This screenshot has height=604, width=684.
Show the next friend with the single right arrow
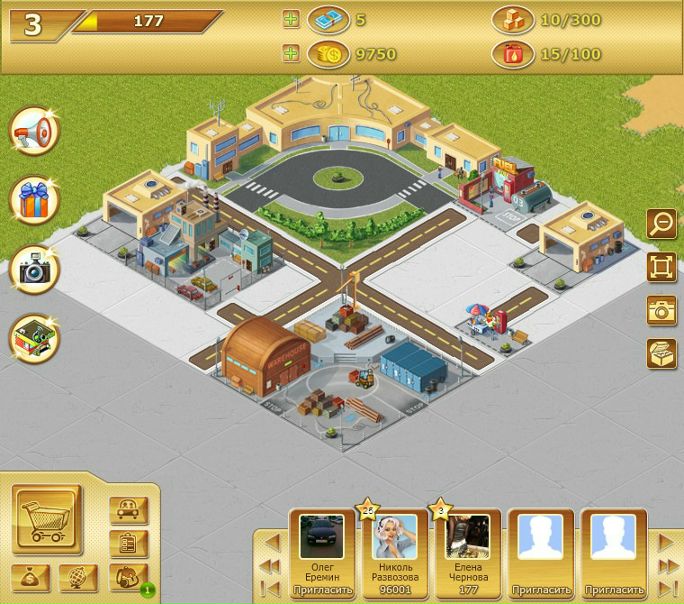pyautogui.click(x=666, y=542)
